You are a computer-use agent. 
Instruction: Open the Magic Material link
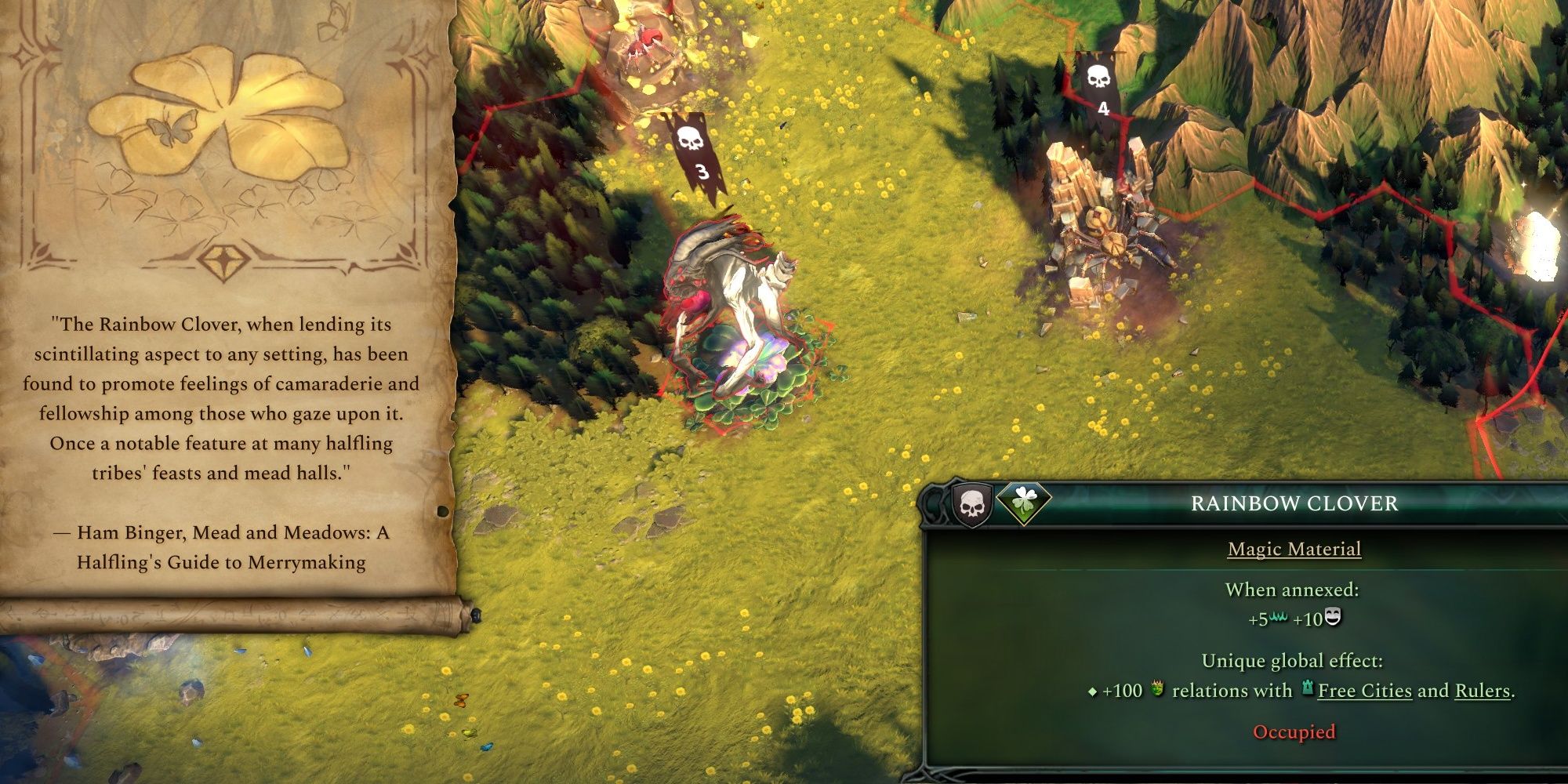(x=1294, y=550)
